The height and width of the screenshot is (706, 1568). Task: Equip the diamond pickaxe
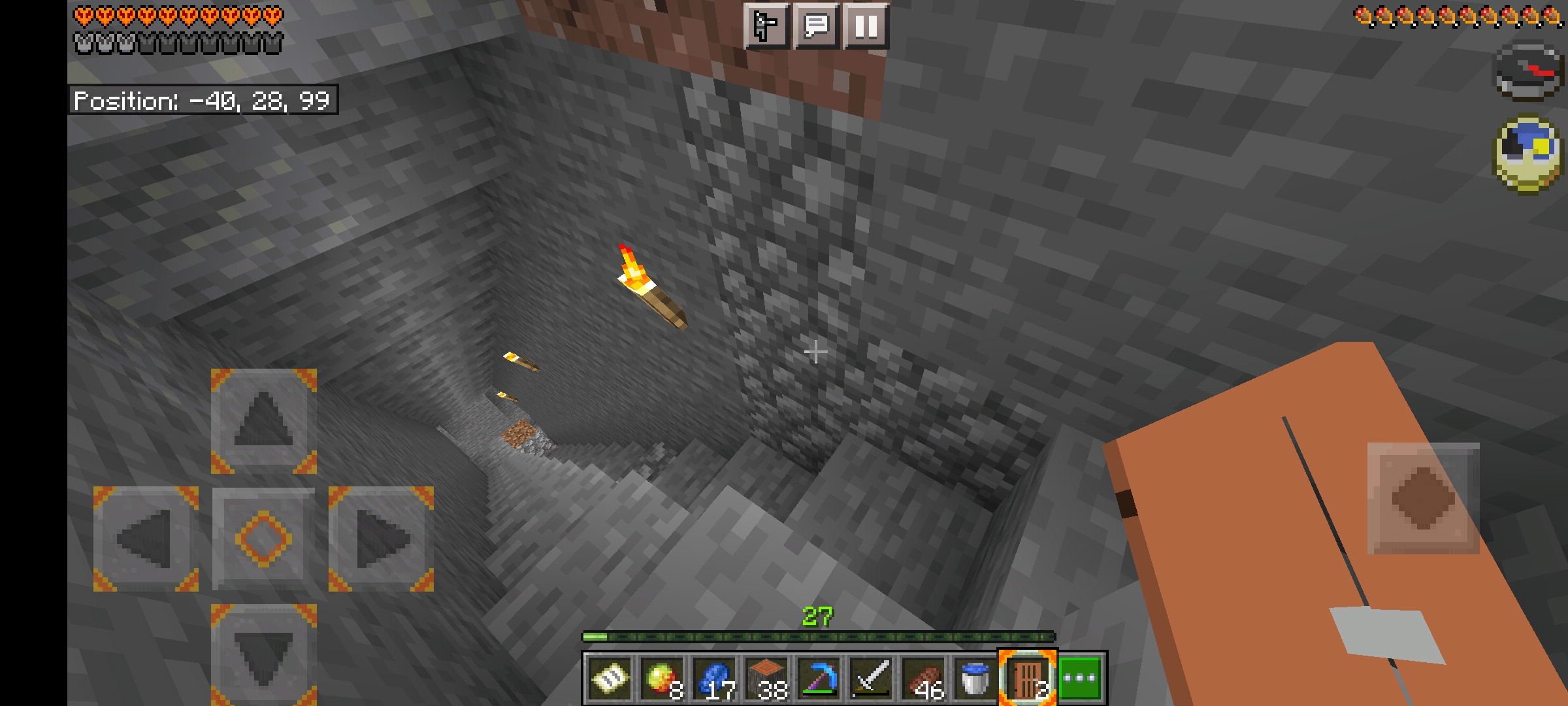tap(819, 679)
